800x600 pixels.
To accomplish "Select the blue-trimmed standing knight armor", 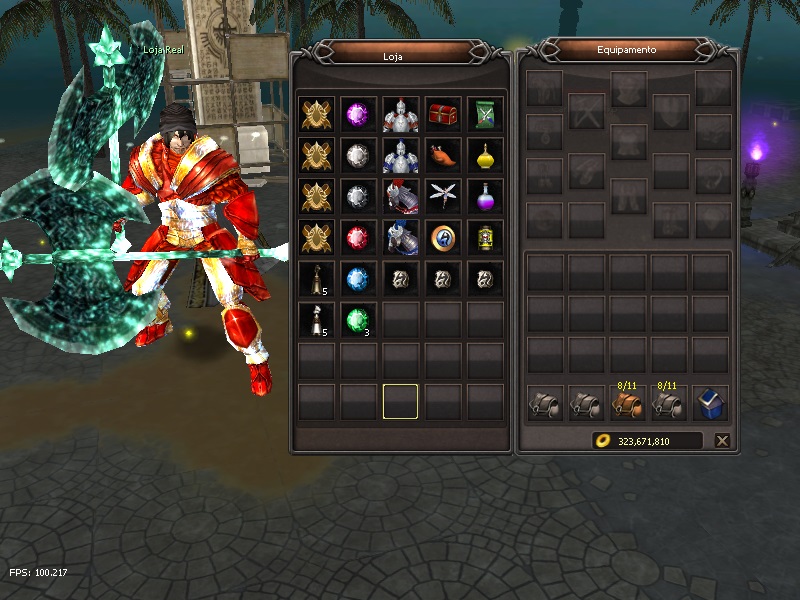I will 400,155.
